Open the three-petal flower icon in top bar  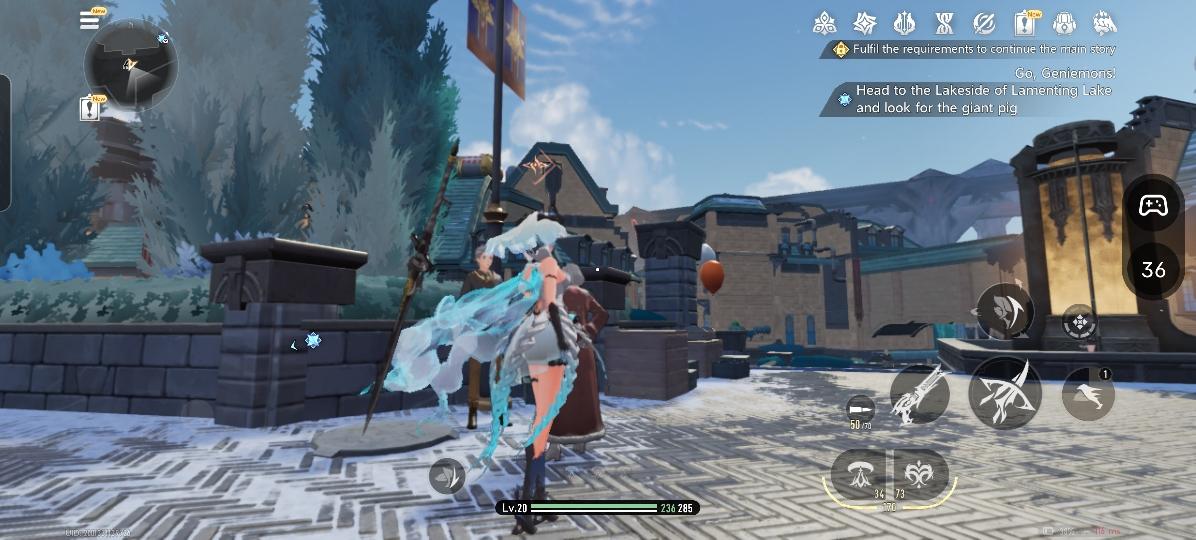pos(825,22)
